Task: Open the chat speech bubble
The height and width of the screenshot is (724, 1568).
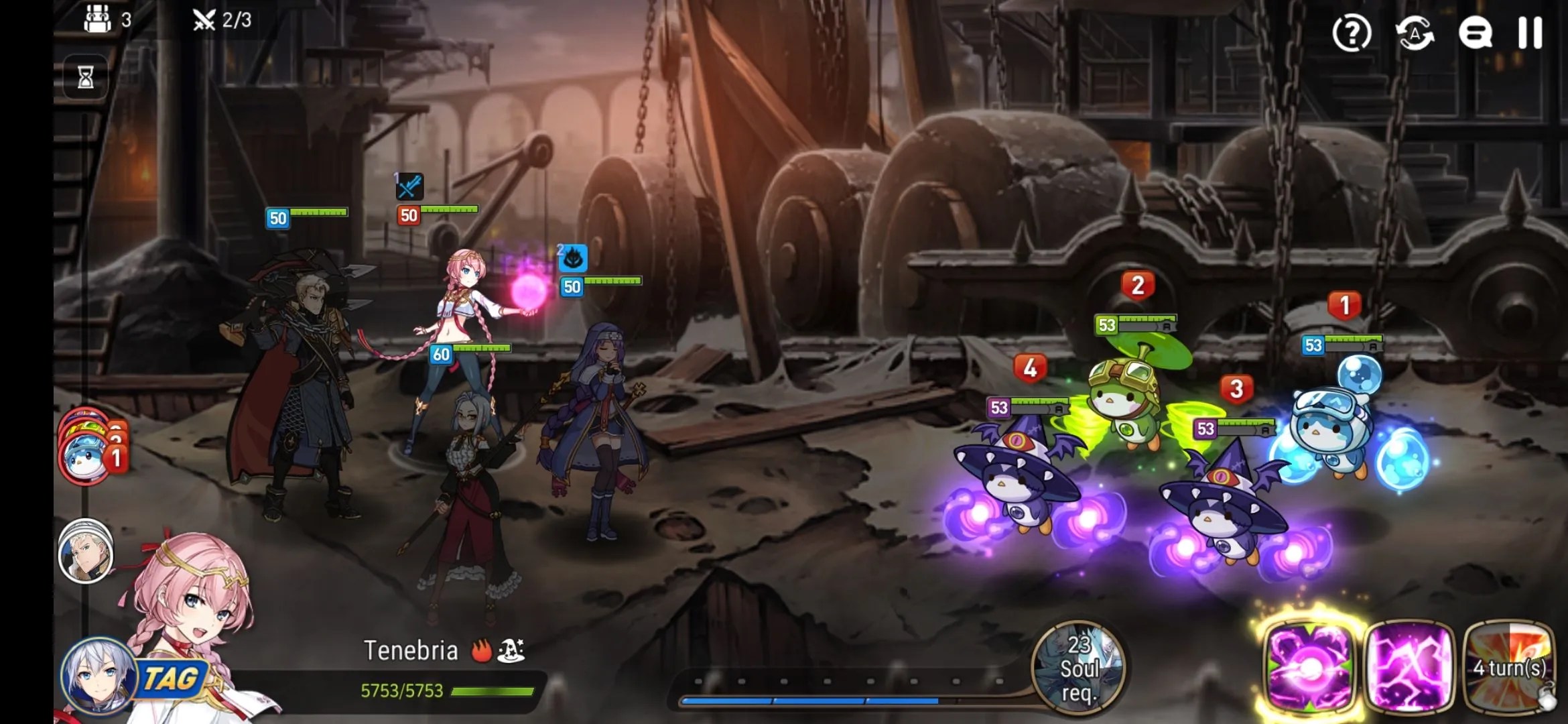Action: coord(1475,33)
